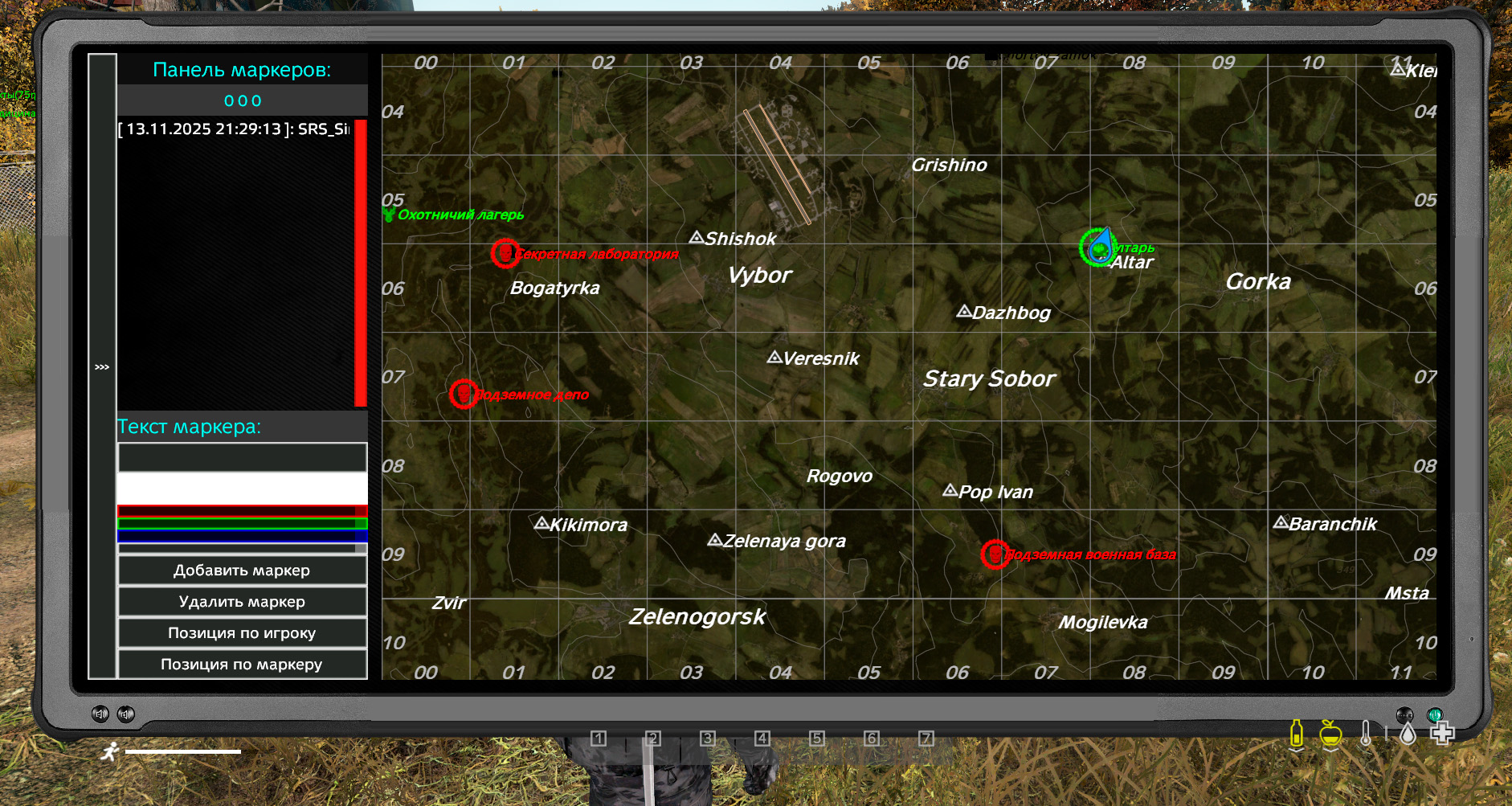Click Позиция по маркеру

click(242, 665)
